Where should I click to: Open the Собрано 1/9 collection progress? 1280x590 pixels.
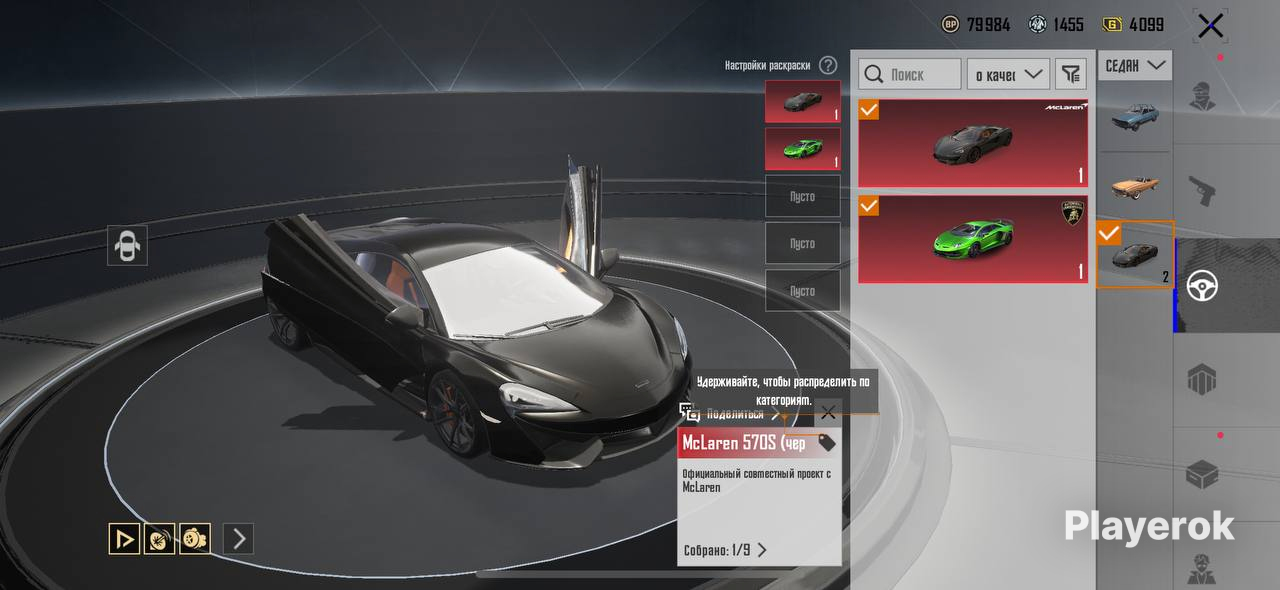click(x=725, y=550)
